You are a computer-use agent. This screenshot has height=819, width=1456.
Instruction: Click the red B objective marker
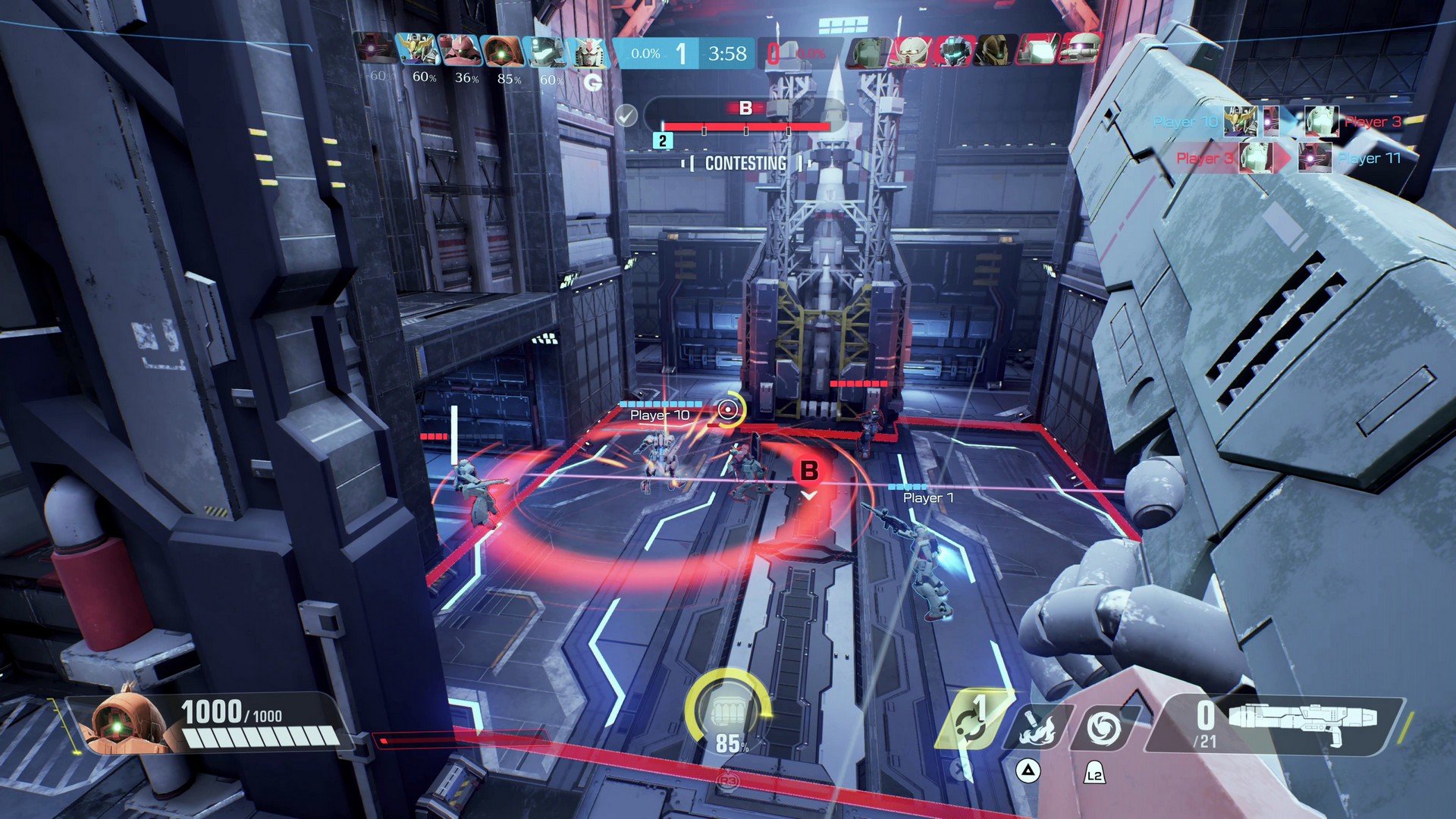[809, 471]
